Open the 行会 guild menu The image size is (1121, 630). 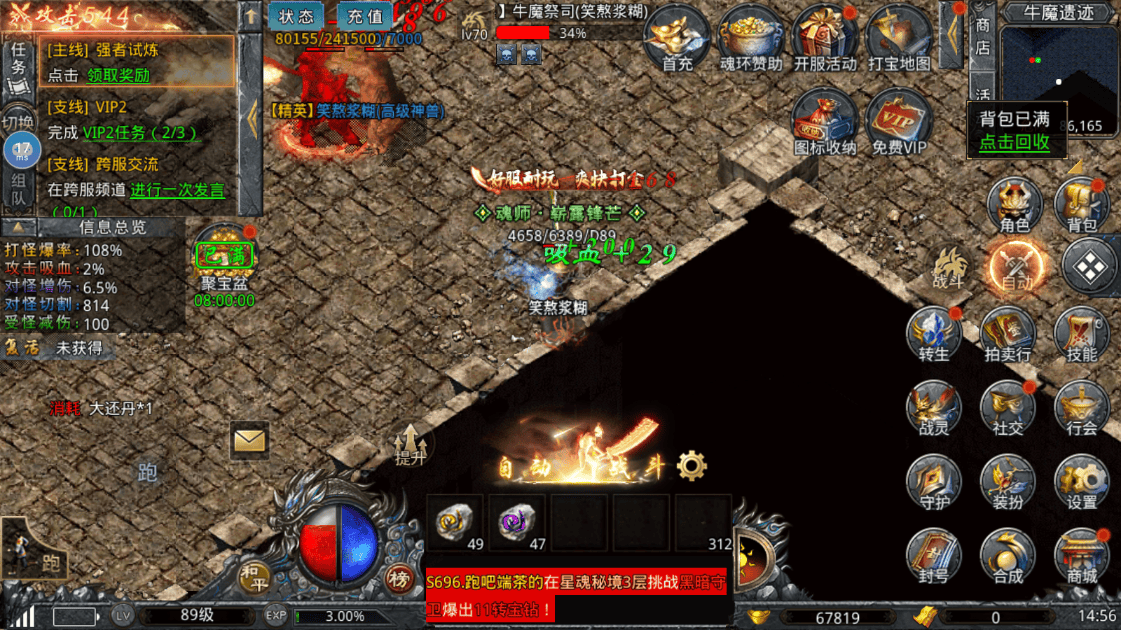click(x=1082, y=408)
